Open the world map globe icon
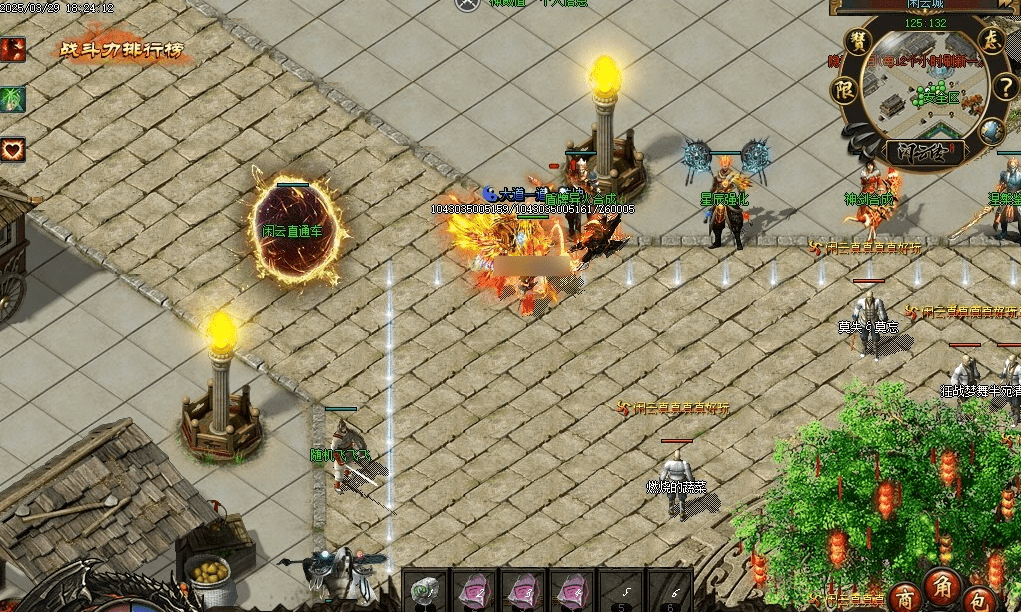The height and width of the screenshot is (612, 1021). click(x=991, y=130)
